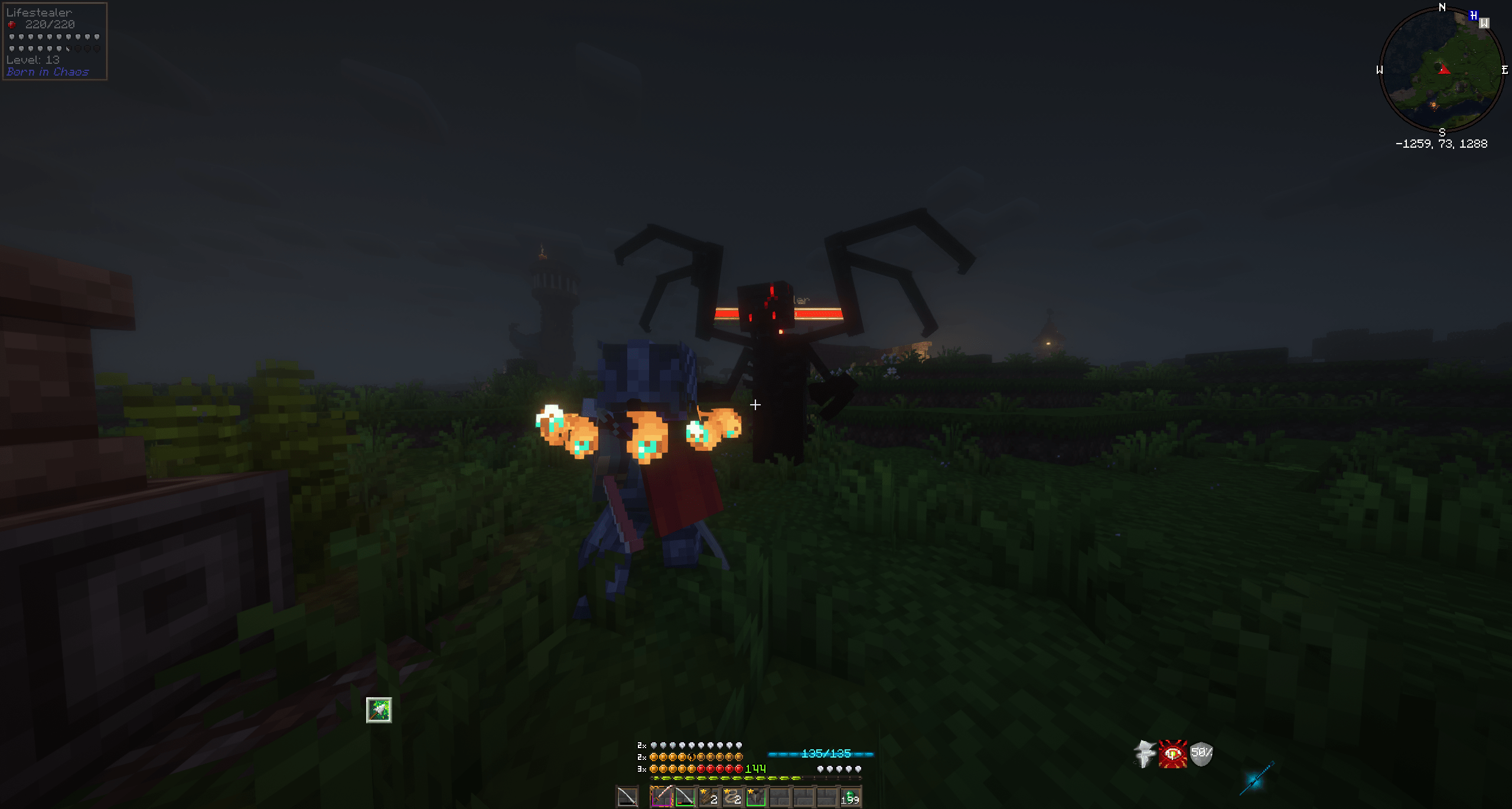Click the white tornado buff icon

point(1143,753)
